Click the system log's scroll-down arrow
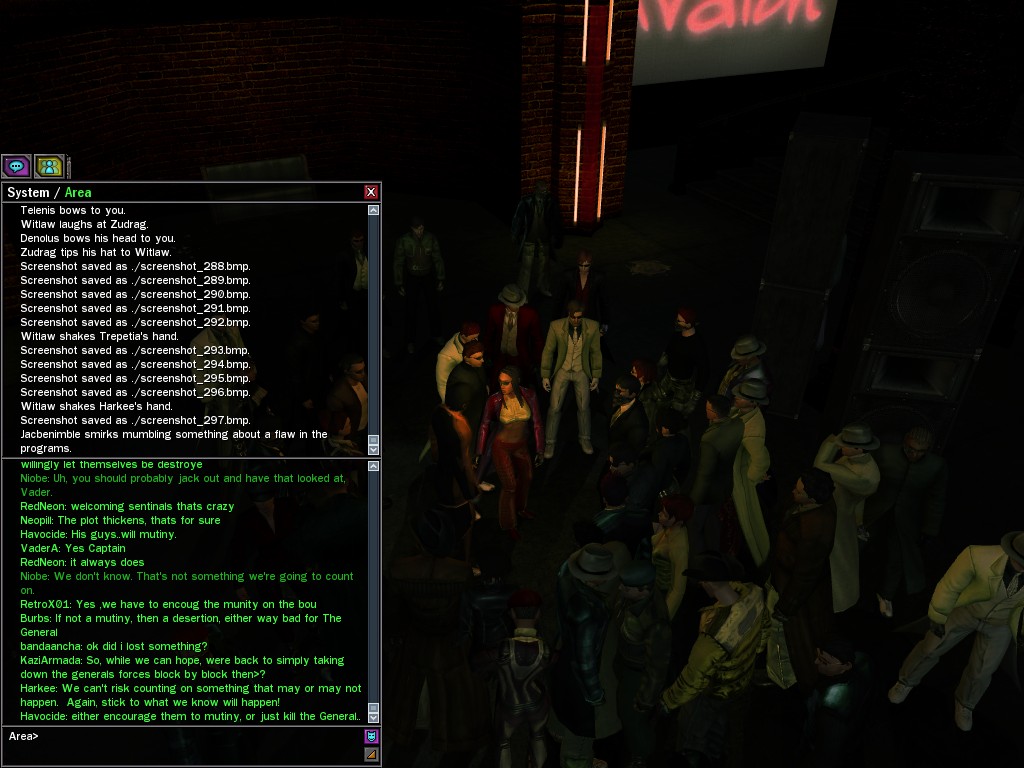Screen dimensions: 1024x768 click(374, 449)
